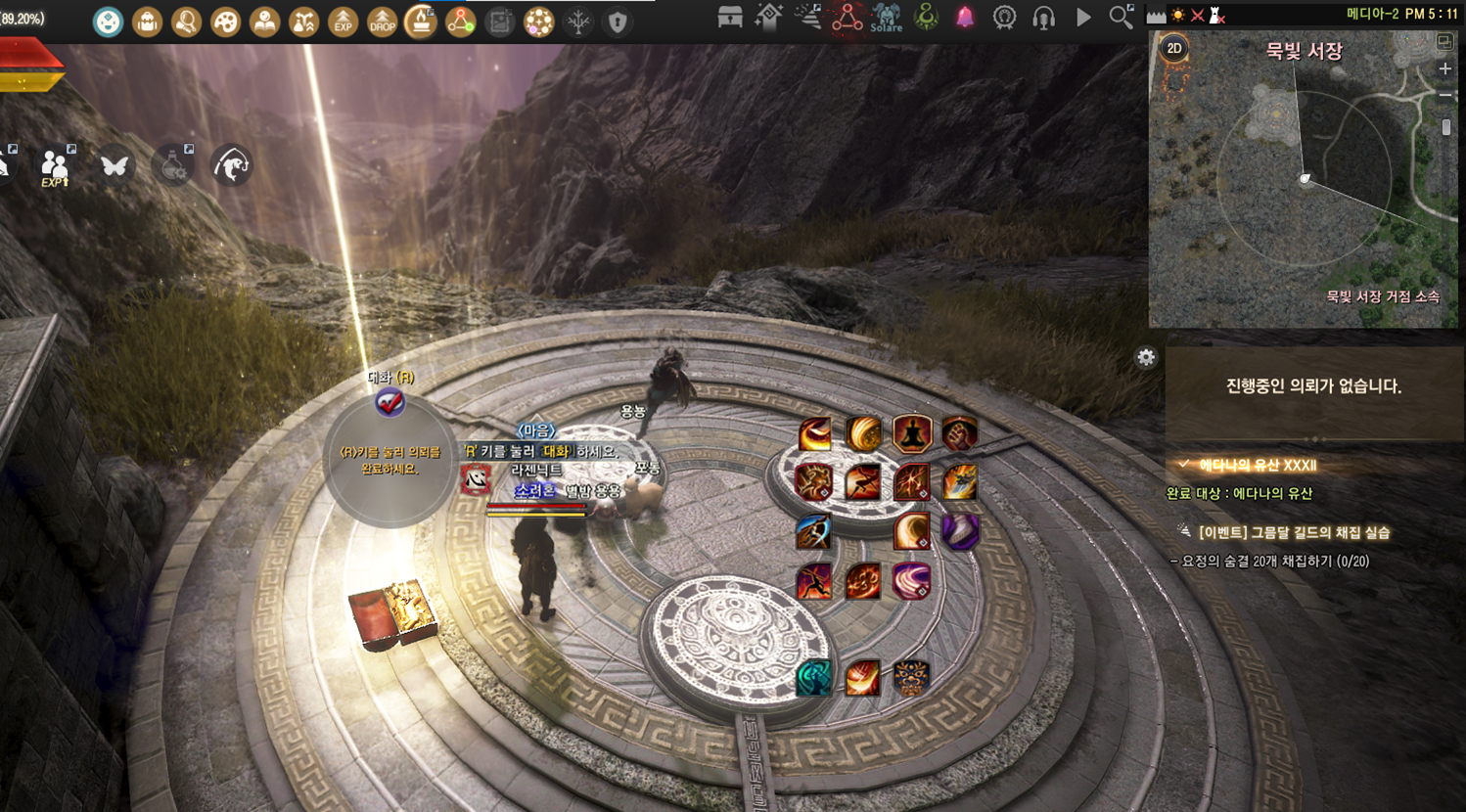Open the backpack inventory icon
This screenshot has width=1466, height=812.
point(147,22)
